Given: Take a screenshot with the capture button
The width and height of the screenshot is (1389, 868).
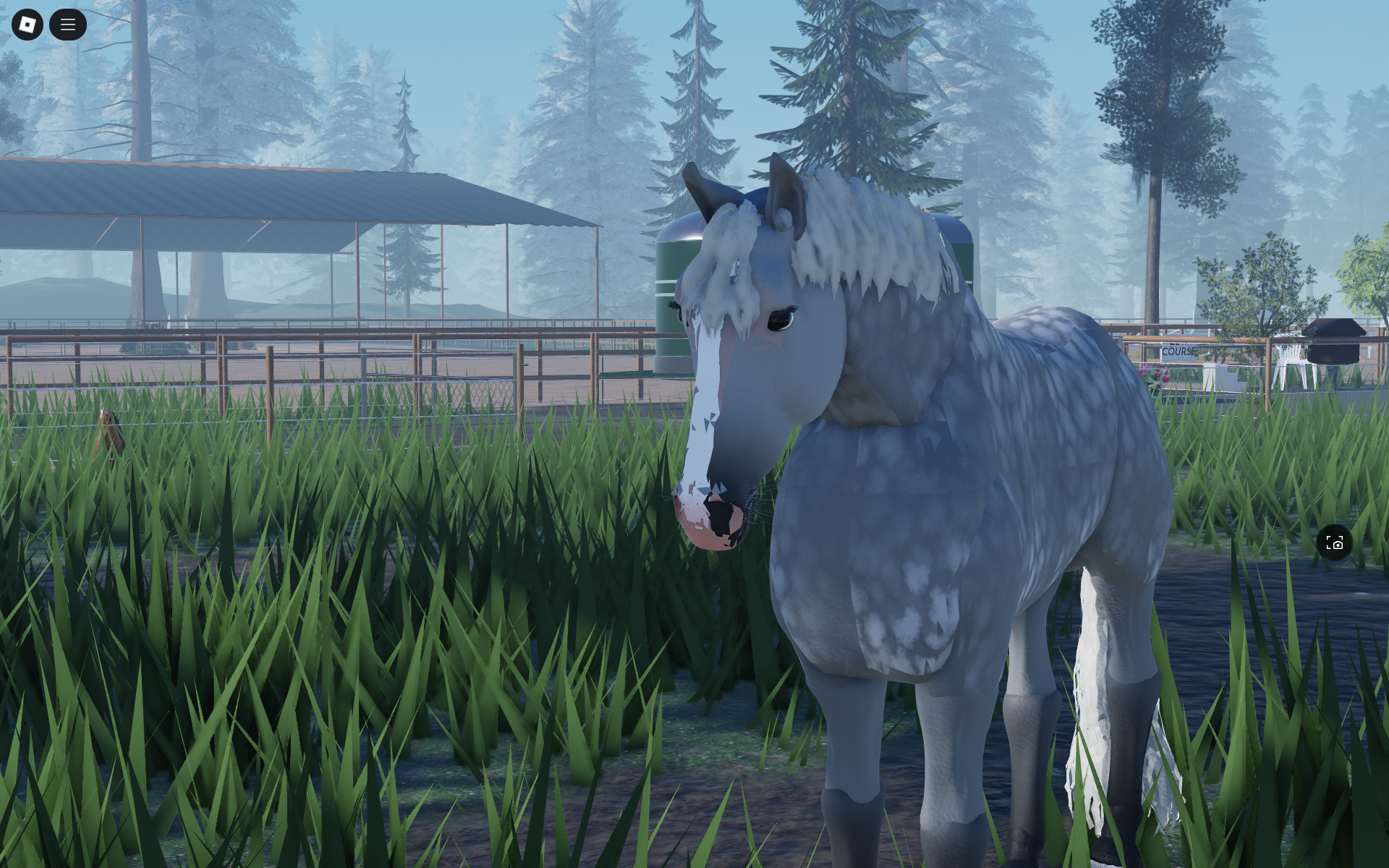Looking at the screenshot, I should coord(1335,542).
